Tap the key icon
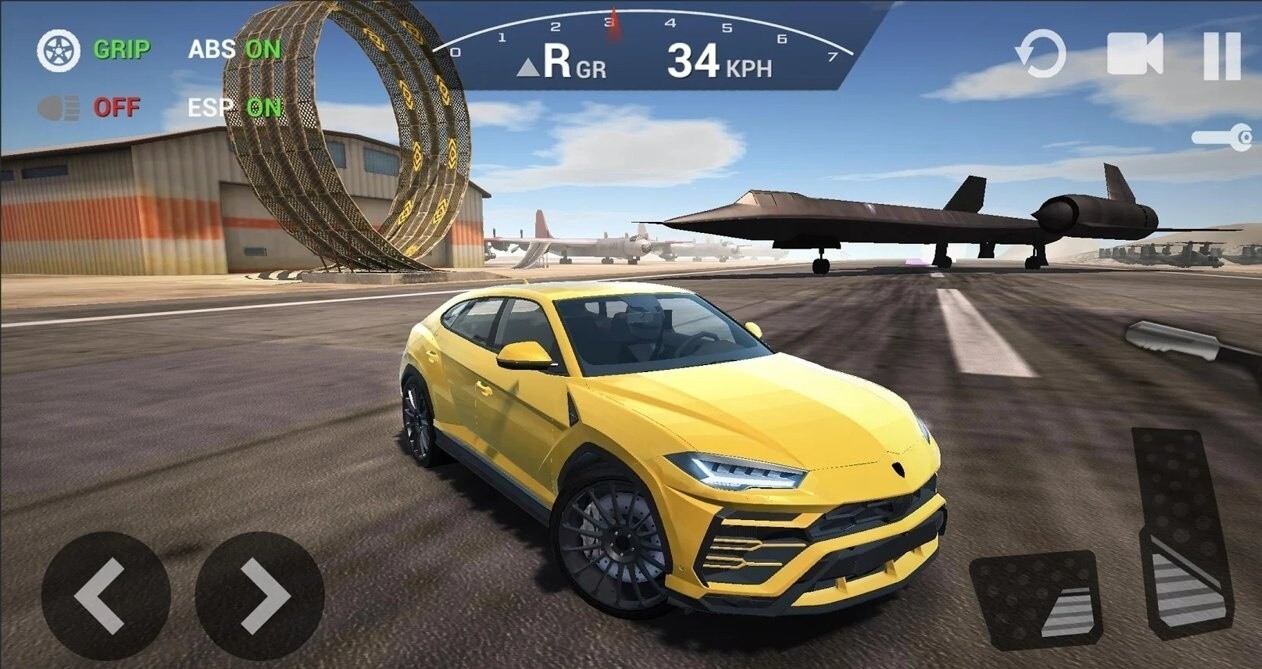This screenshot has width=1262, height=669. tap(1222, 138)
